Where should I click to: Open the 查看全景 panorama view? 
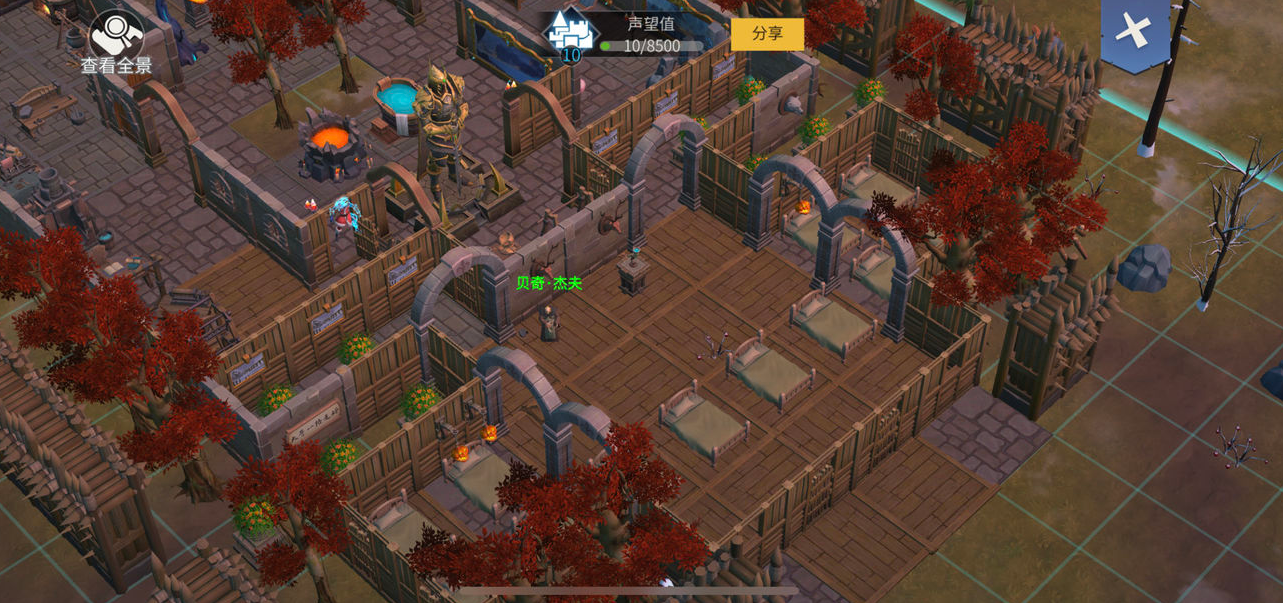116,42
